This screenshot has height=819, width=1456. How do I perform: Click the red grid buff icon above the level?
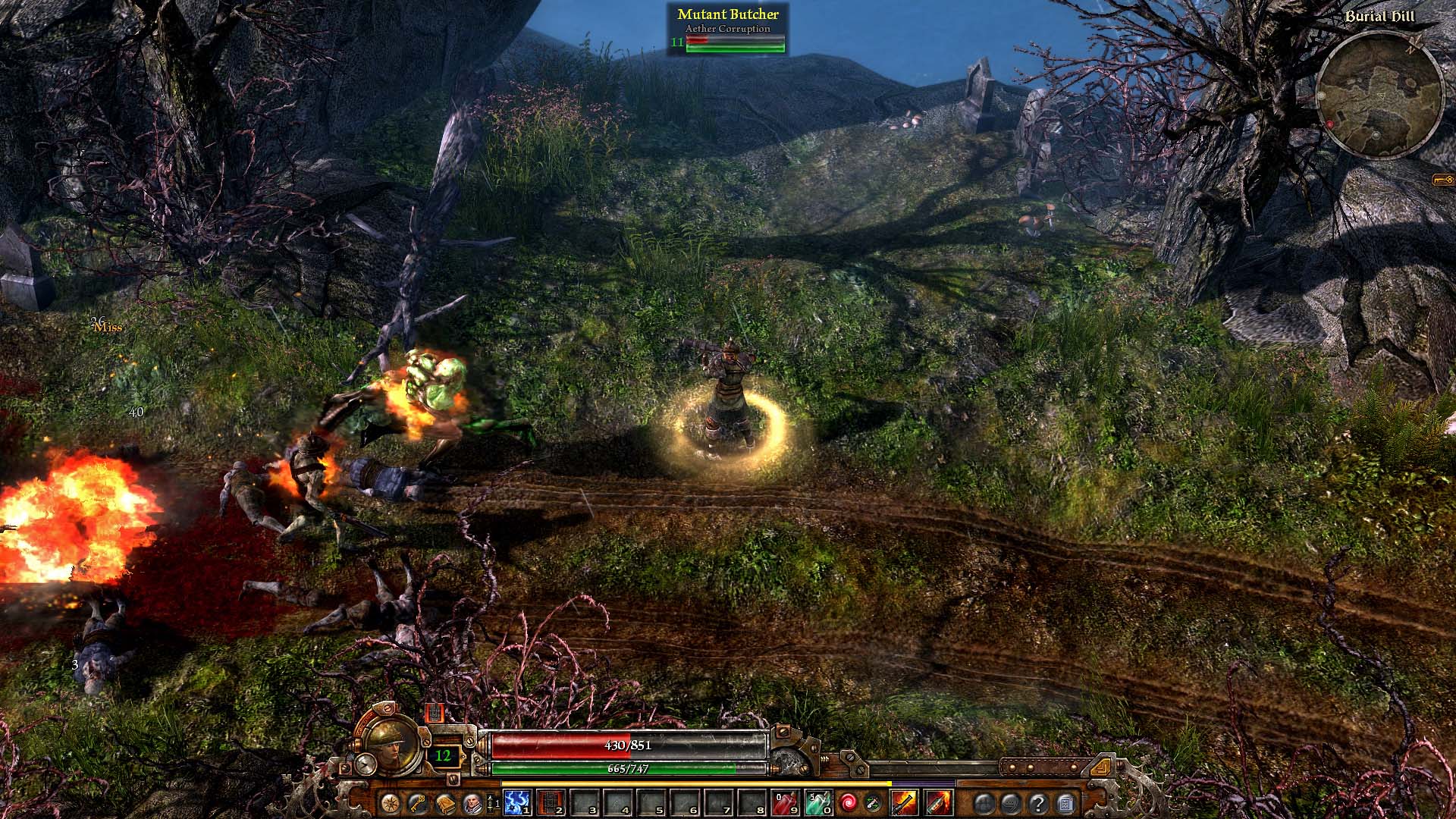pyautogui.click(x=433, y=713)
